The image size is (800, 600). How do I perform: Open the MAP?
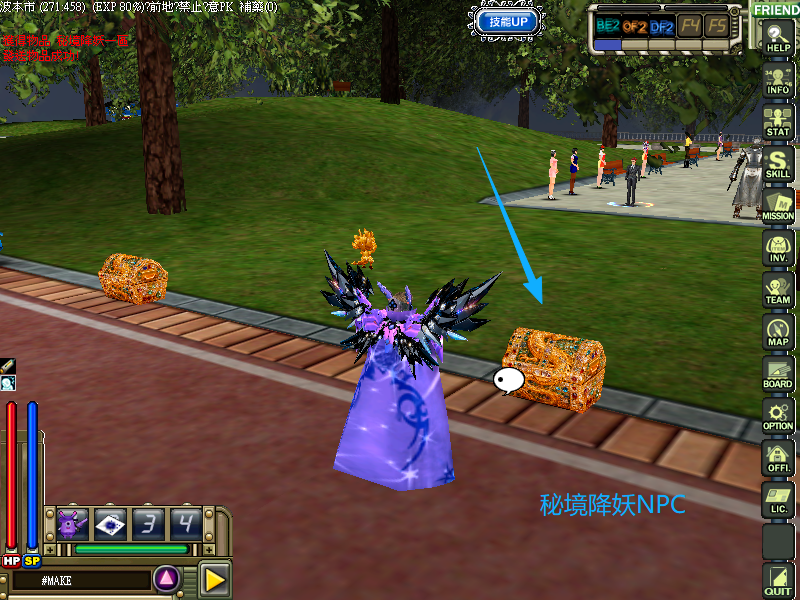click(x=778, y=332)
